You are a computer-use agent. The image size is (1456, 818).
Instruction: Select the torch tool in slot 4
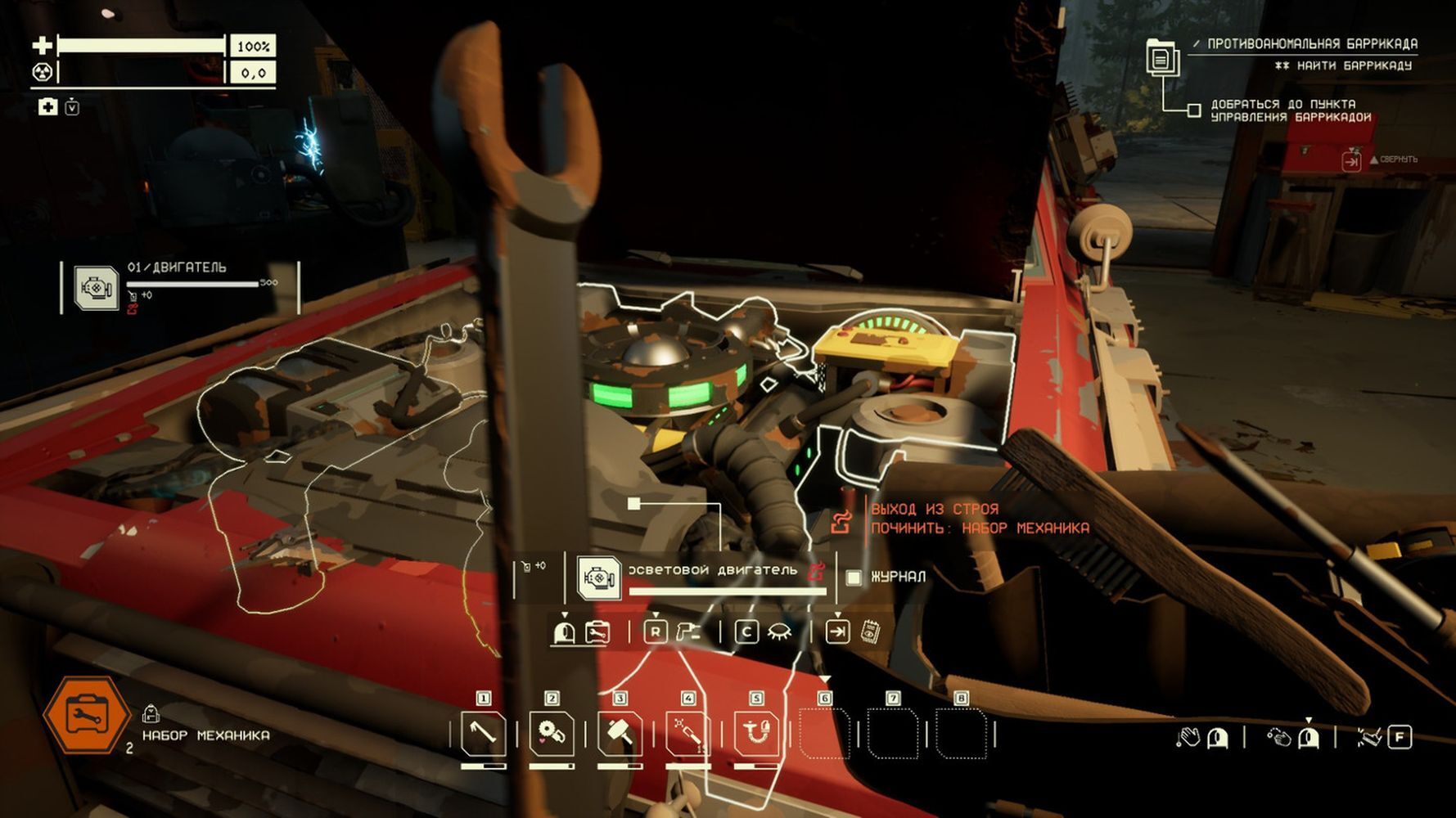point(688,734)
